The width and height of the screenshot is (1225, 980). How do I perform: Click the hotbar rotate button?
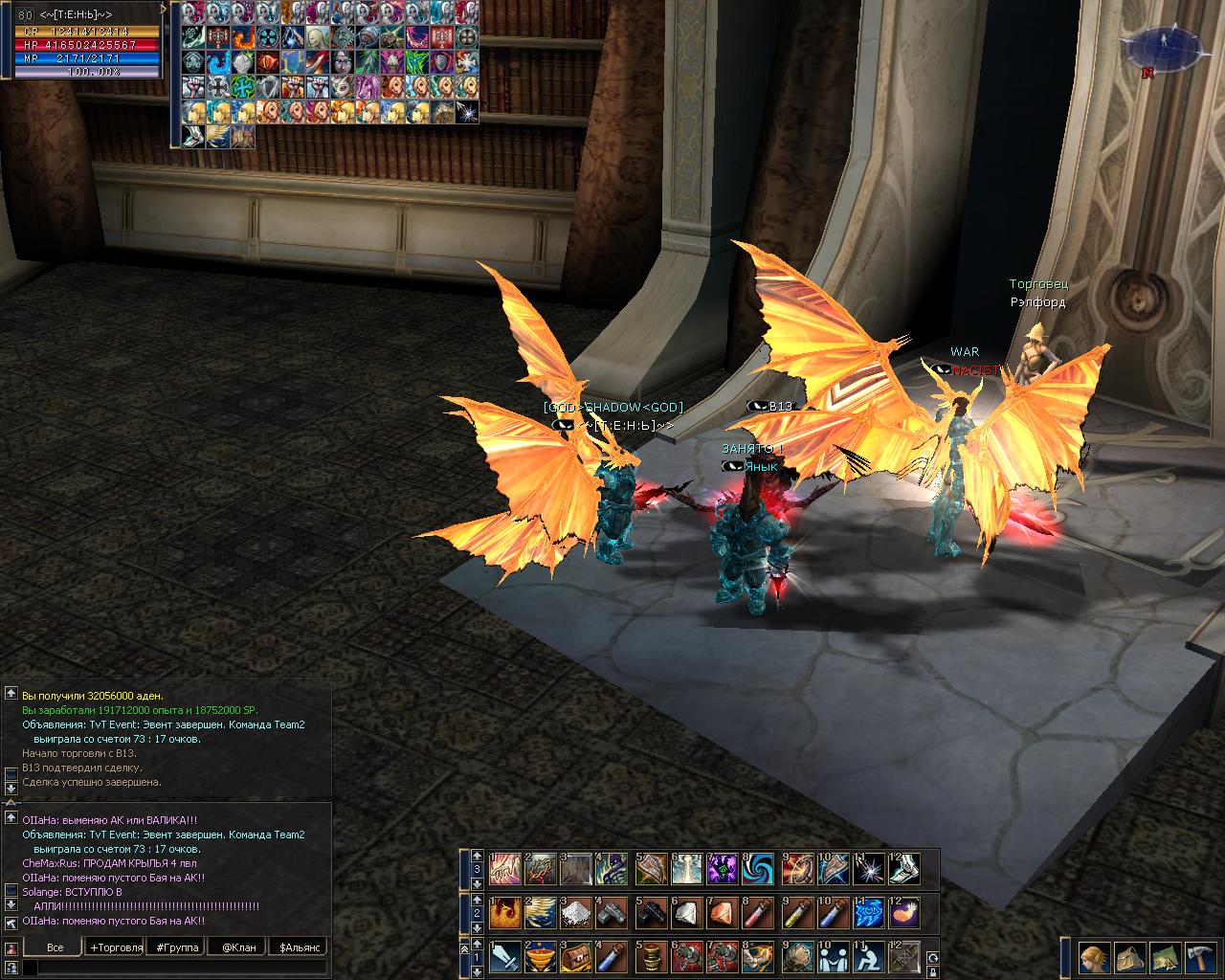coord(932,957)
